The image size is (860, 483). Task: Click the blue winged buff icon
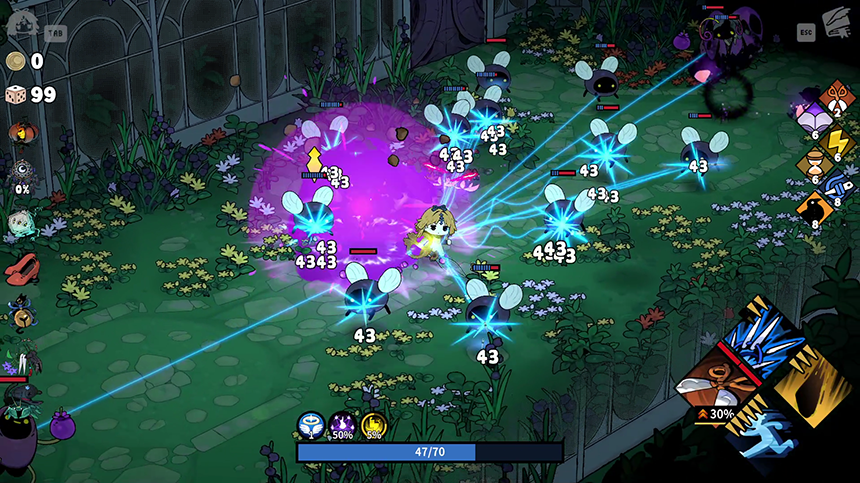(310, 426)
